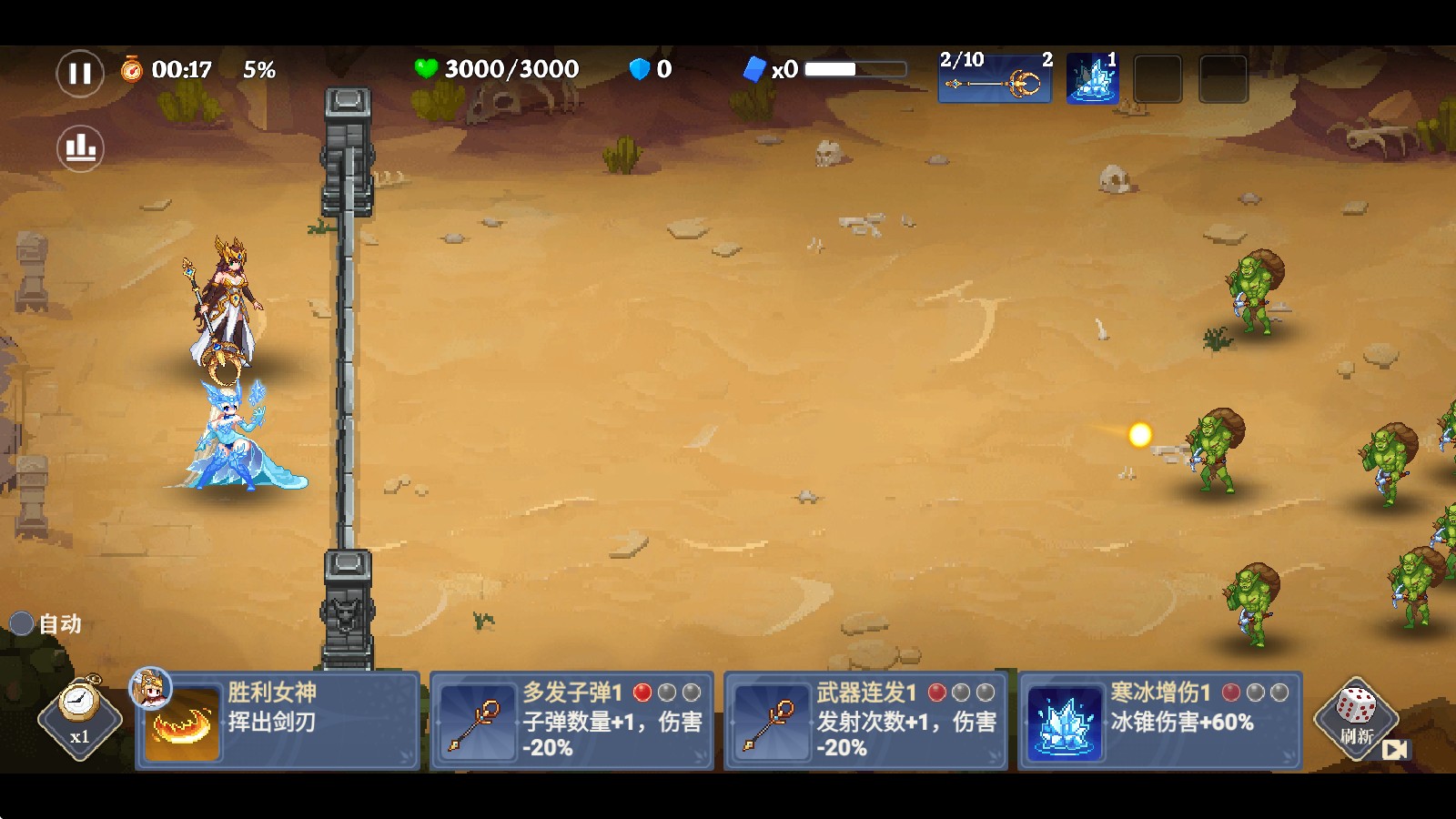Screen dimensions: 1456x819
Task: Pause the game
Action: click(x=78, y=73)
